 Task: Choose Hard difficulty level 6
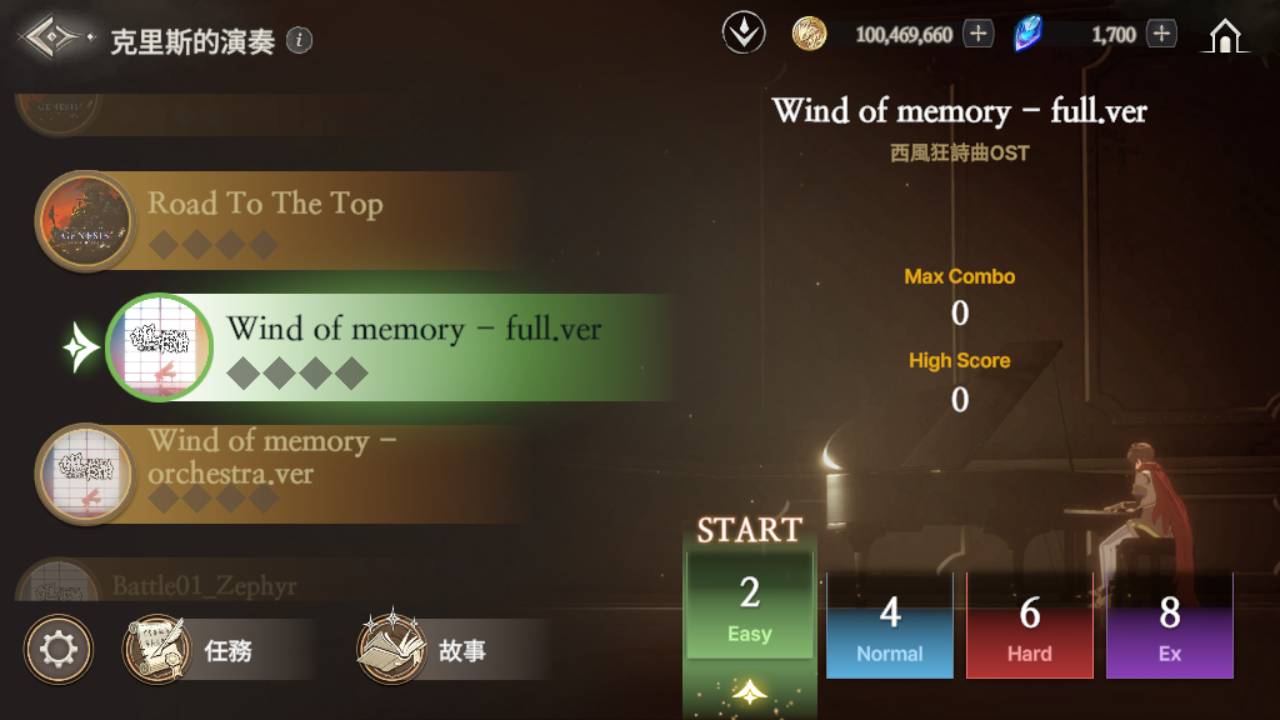pos(1029,626)
